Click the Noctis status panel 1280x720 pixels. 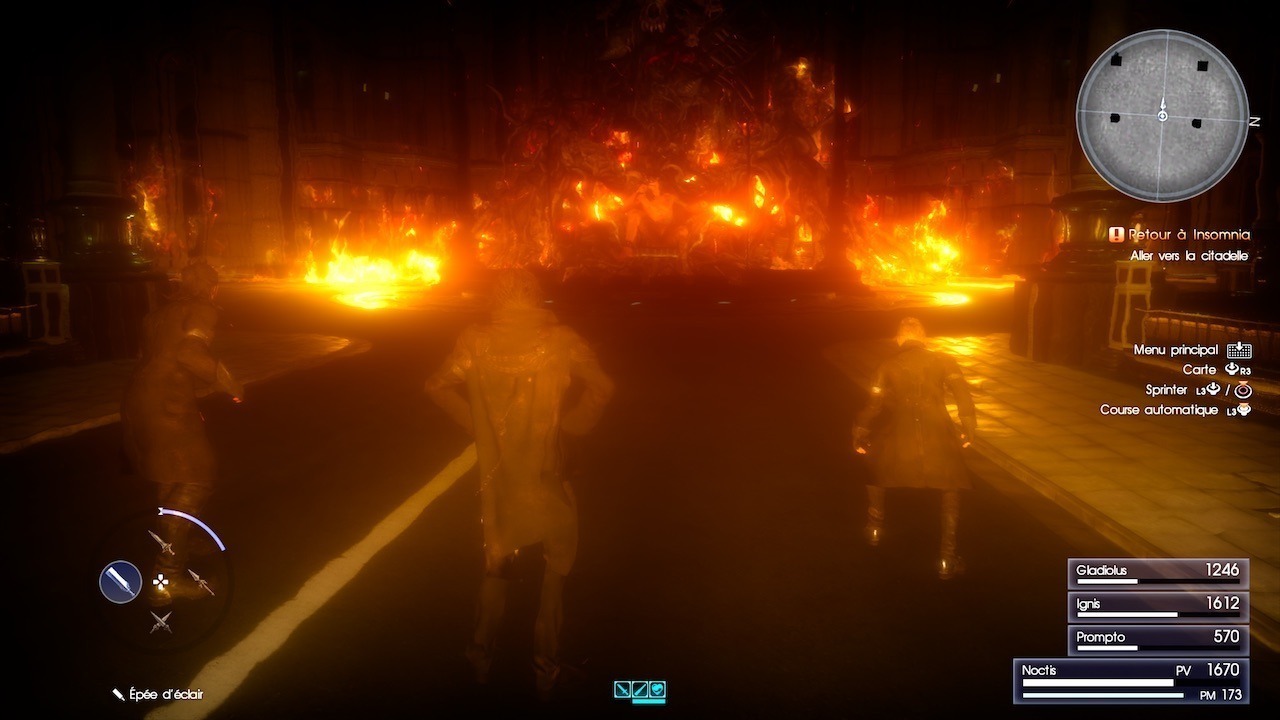[x=1131, y=679]
